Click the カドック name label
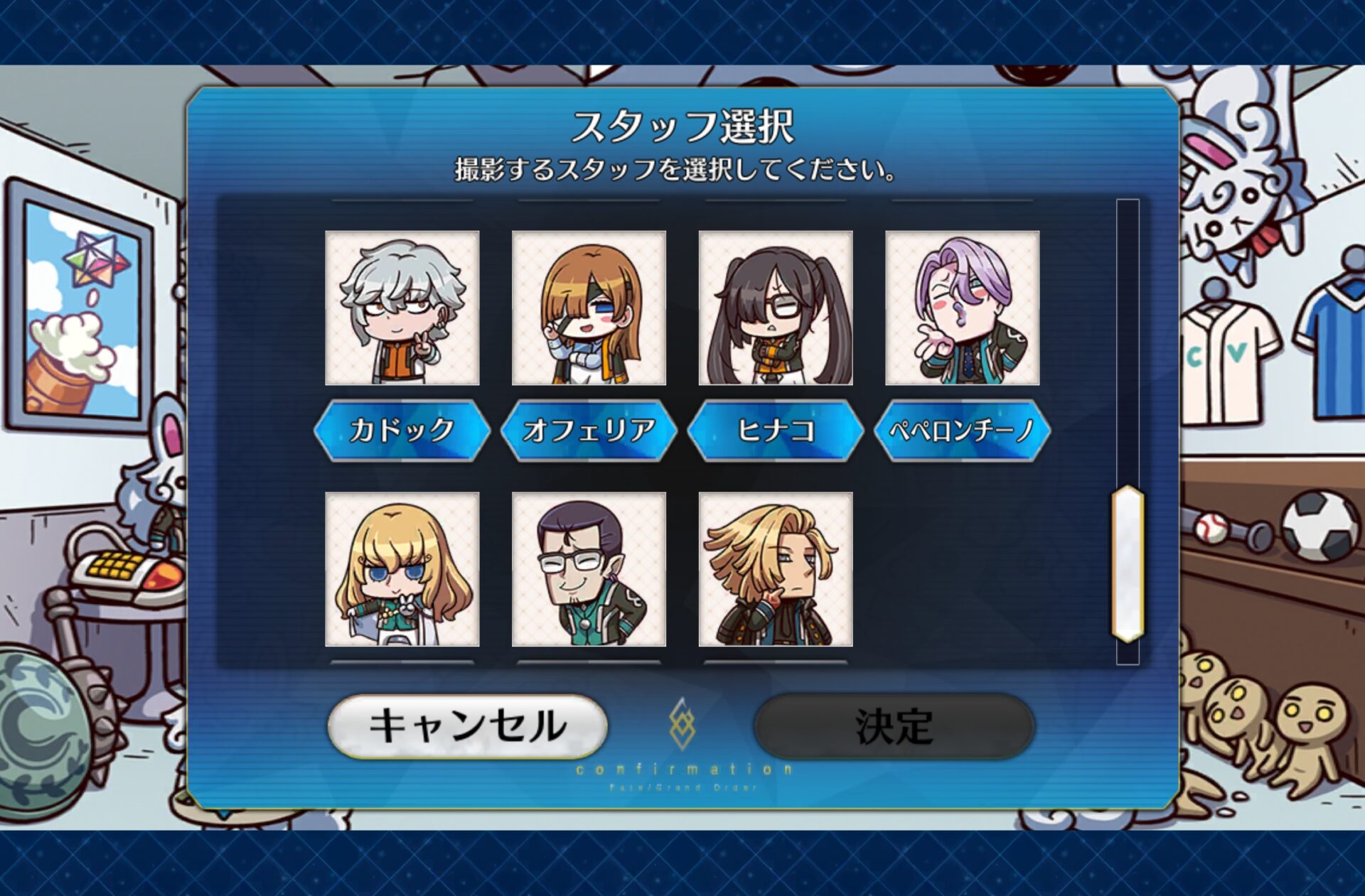Screen dimensions: 1365x896 (x=402, y=430)
